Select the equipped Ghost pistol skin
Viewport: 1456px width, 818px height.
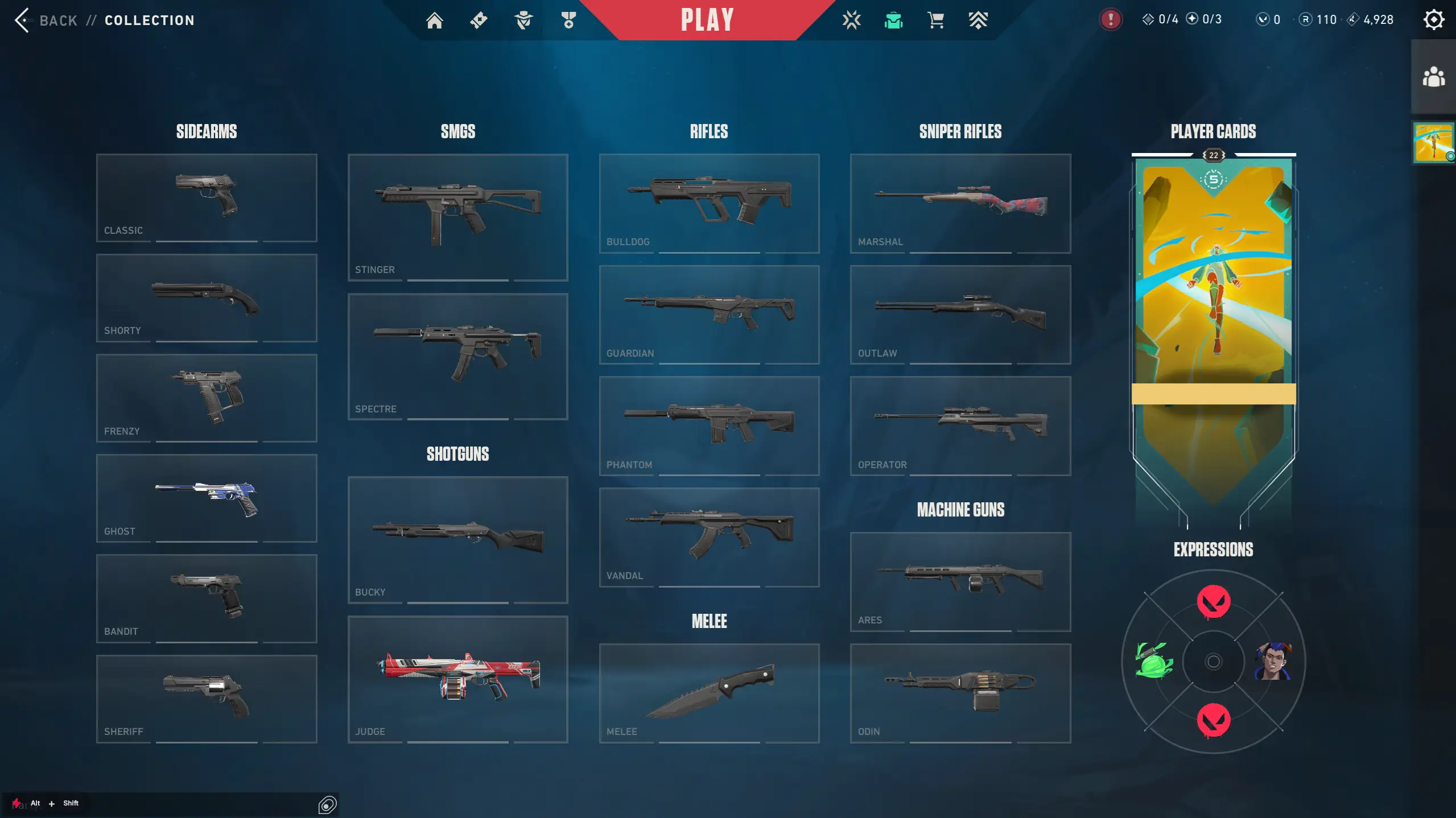point(207,498)
